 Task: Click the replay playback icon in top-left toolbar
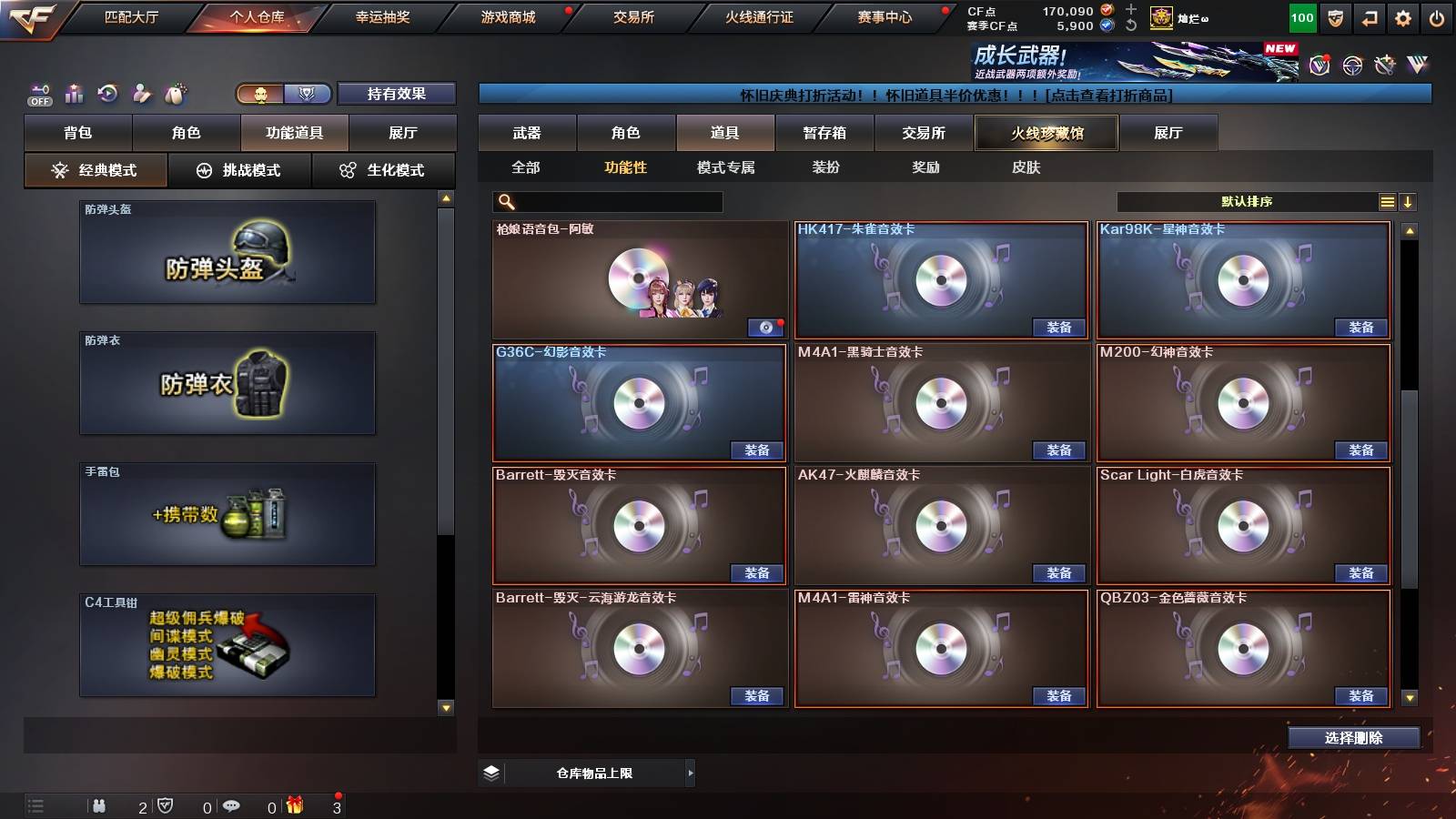[x=107, y=93]
